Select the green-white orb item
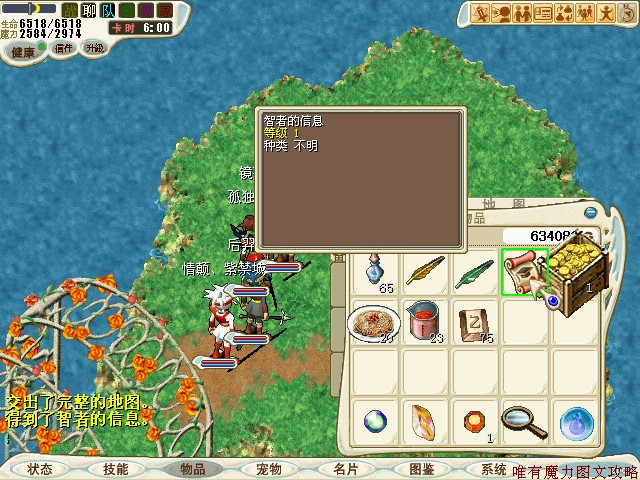 375,422
